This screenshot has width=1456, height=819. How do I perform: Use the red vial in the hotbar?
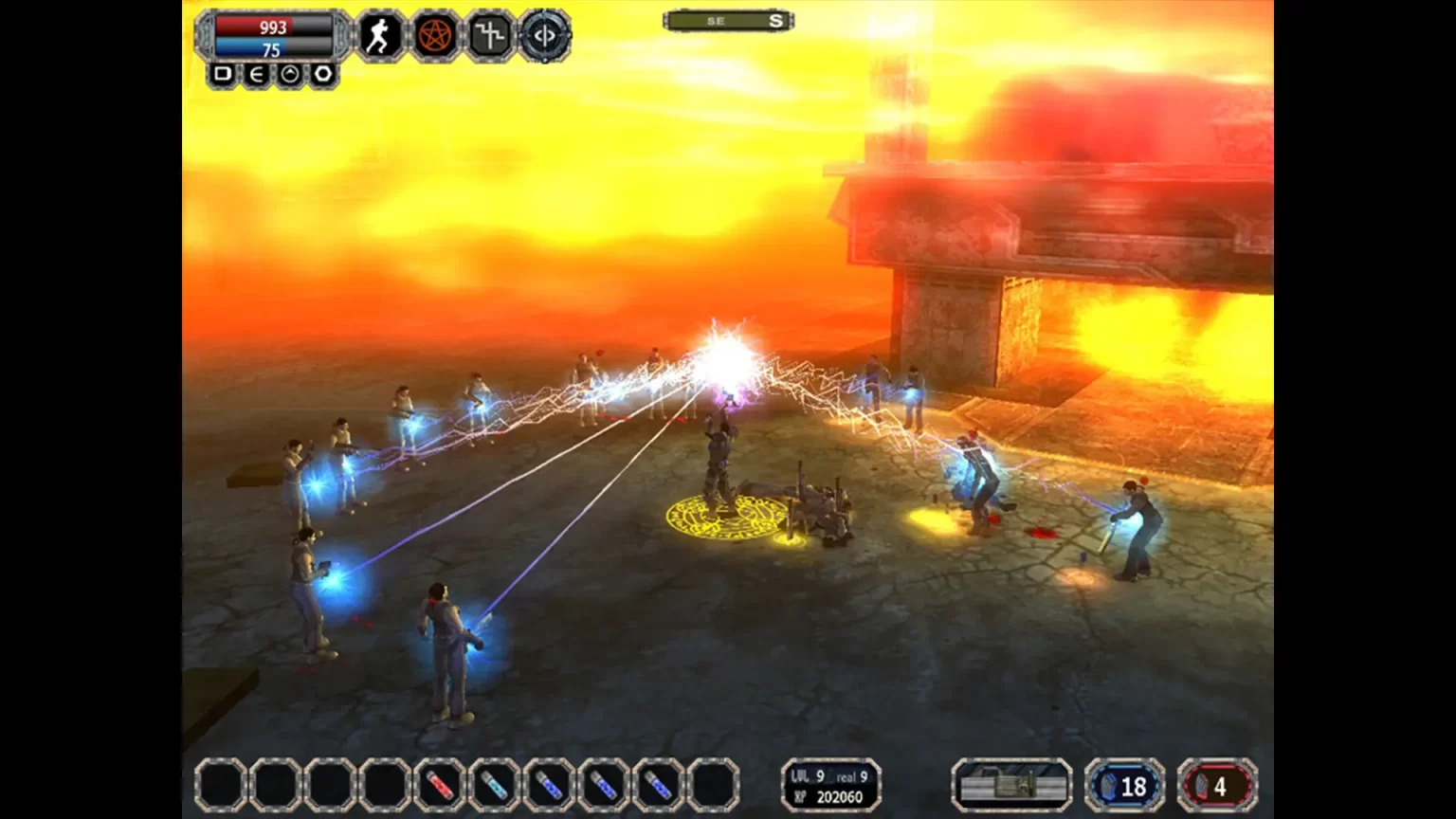(439, 785)
